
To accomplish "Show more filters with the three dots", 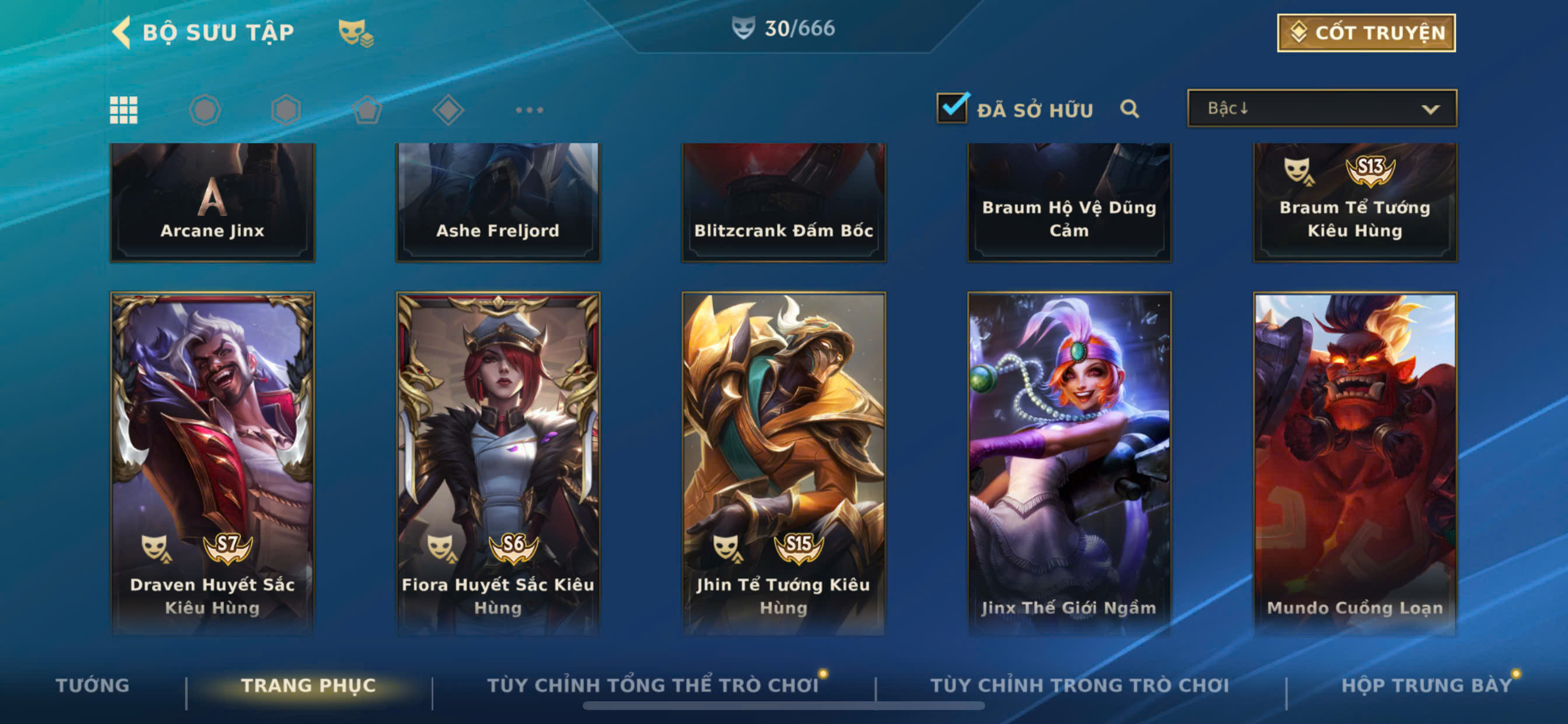I will (529, 110).
